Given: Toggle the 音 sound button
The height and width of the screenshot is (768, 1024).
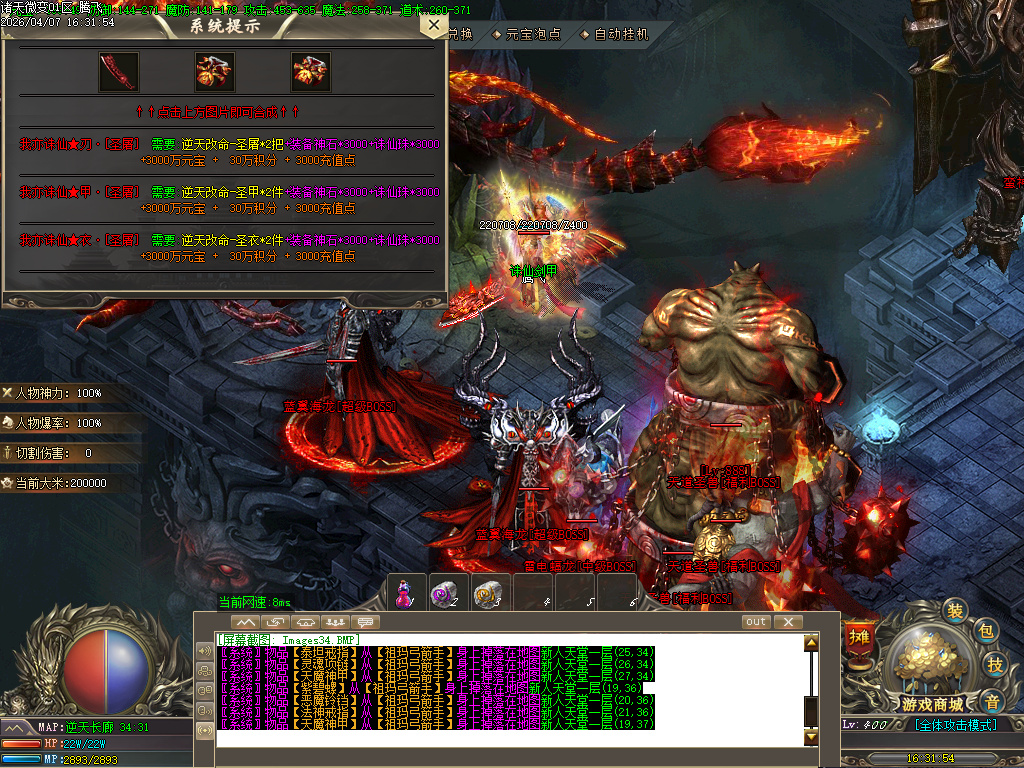Looking at the screenshot, I should 991,700.
